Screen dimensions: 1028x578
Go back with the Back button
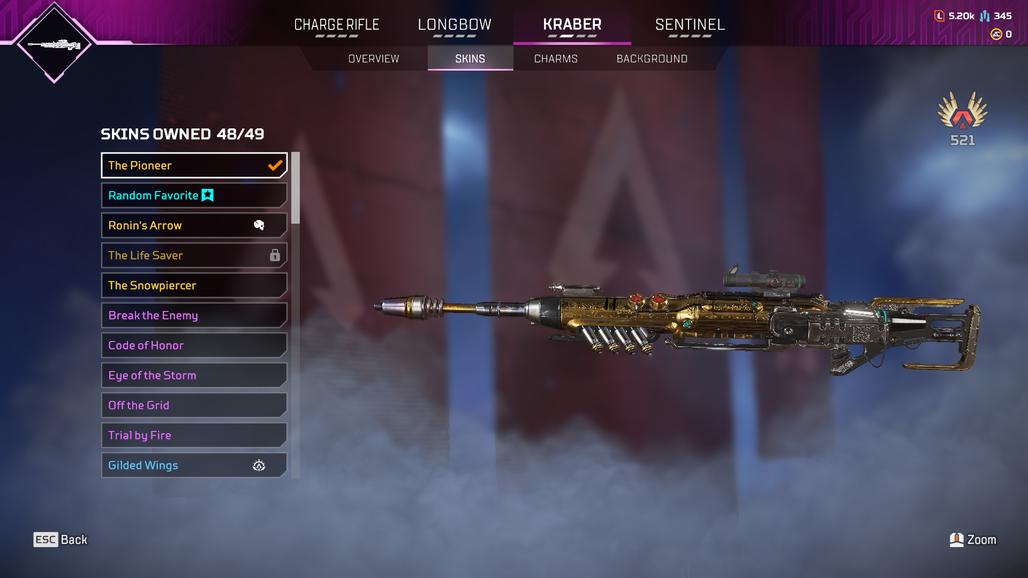[x=61, y=540]
